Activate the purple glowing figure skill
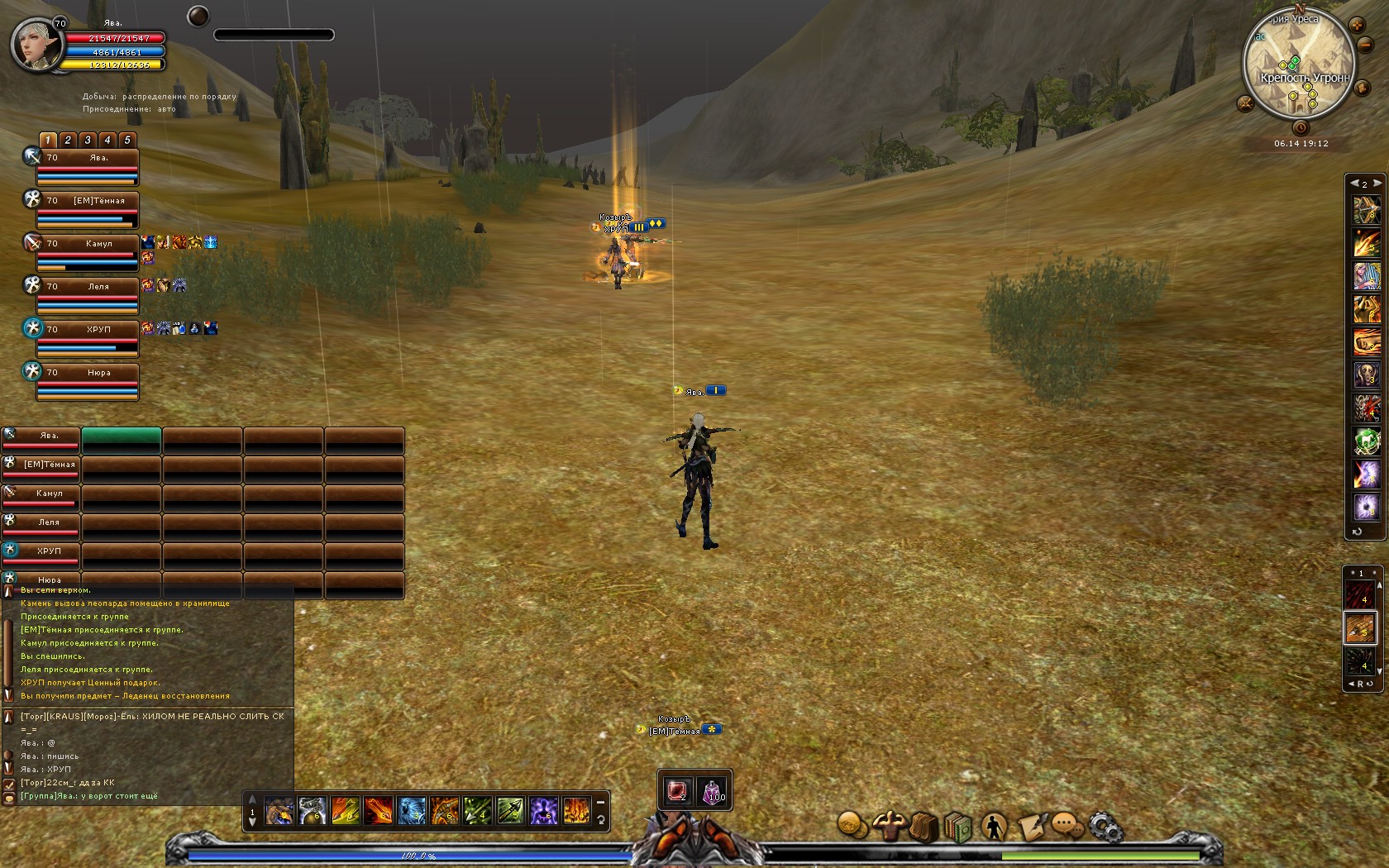Screen dimensions: 1389x868 (x=543, y=811)
